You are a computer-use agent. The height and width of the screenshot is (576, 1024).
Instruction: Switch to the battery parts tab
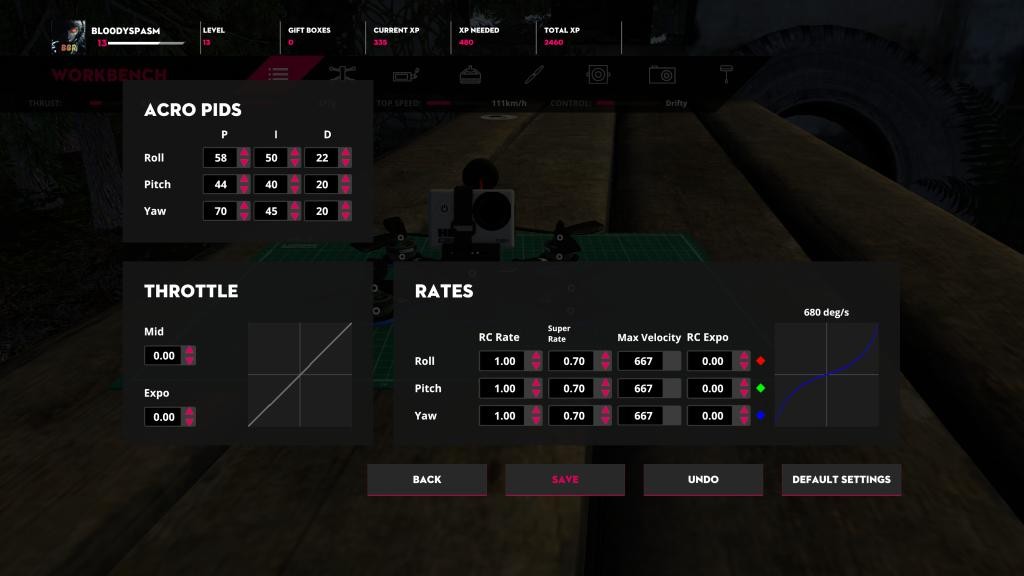pos(405,74)
